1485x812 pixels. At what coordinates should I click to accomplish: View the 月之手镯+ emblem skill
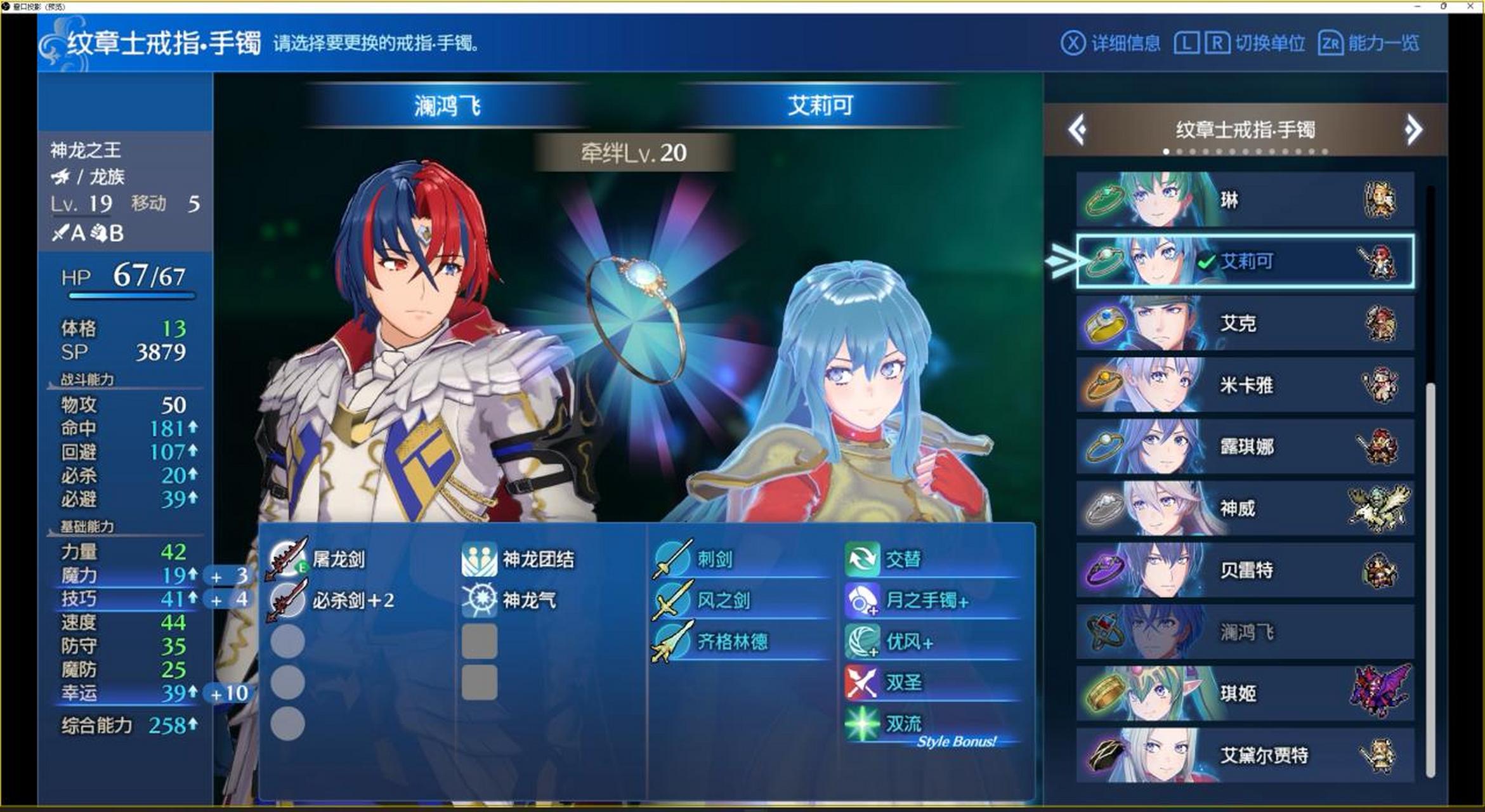[926, 600]
